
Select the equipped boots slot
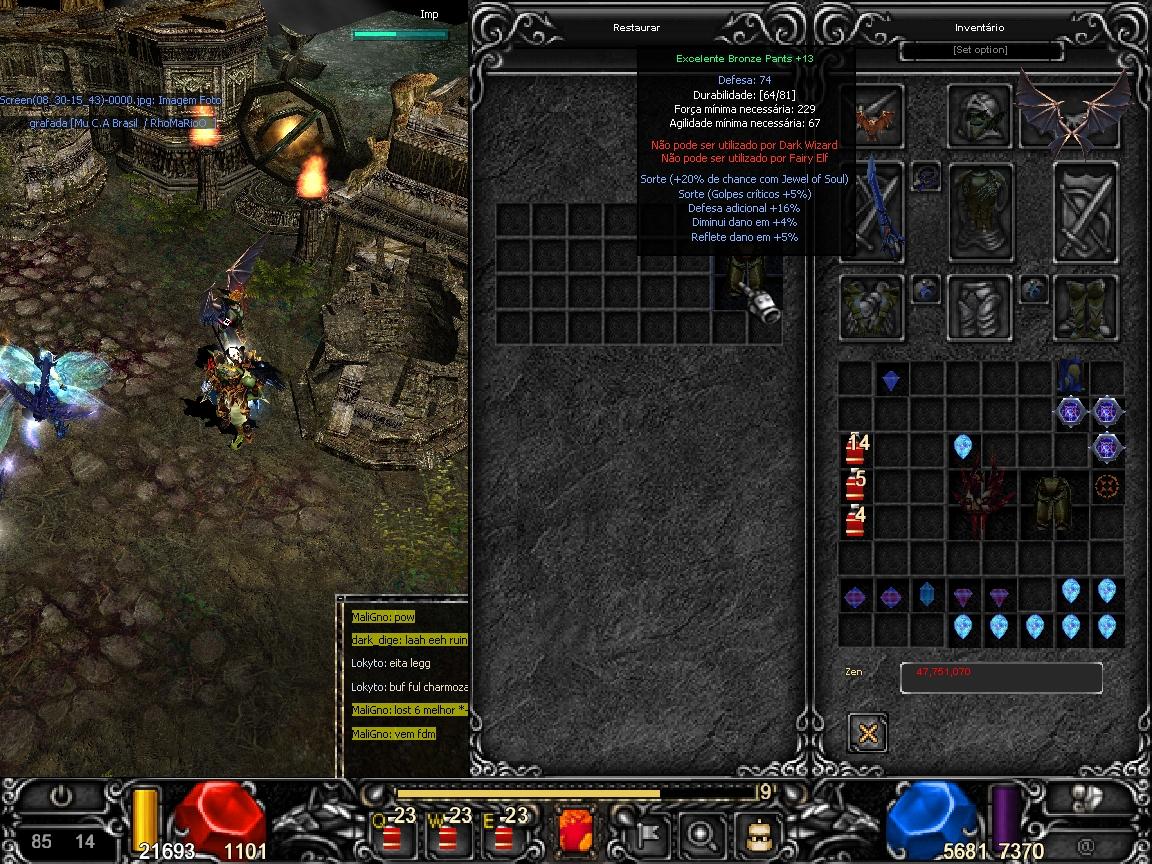pos(1084,306)
